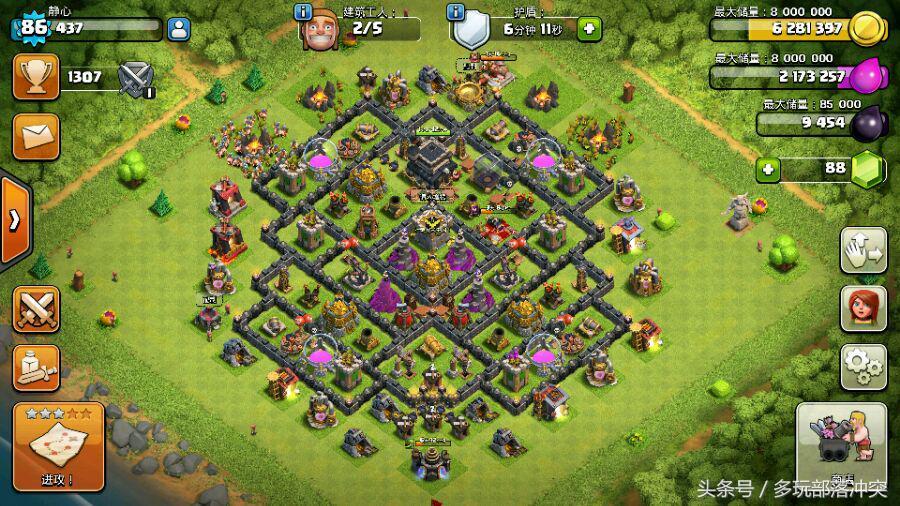The image size is (900, 506).
Task: Tap the gold coin storage icon
Action: pyautogui.click(x=866, y=29)
